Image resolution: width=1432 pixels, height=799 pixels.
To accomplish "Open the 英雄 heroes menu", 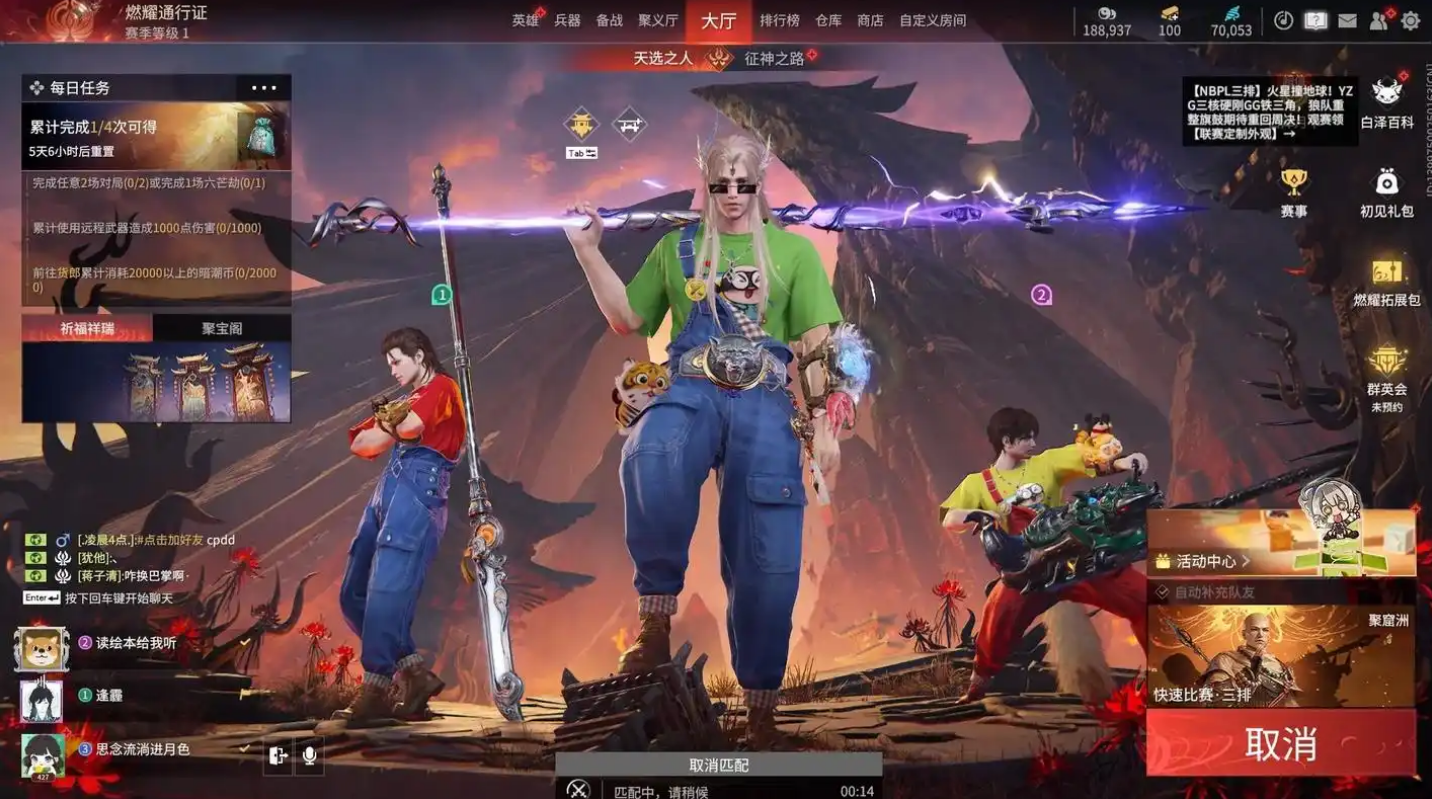I will [x=525, y=20].
